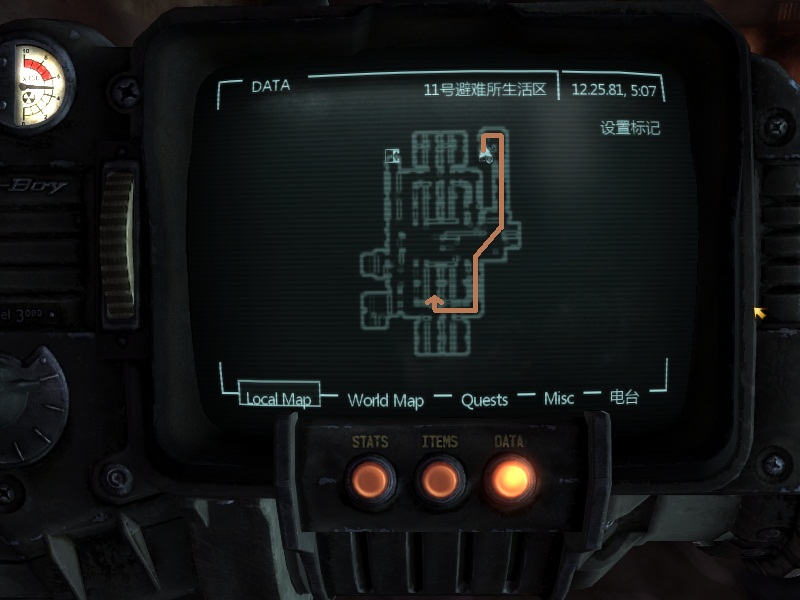Image resolution: width=800 pixels, height=600 pixels.
Task: Open the ITEMS Pip-Boy button
Action: (439, 480)
